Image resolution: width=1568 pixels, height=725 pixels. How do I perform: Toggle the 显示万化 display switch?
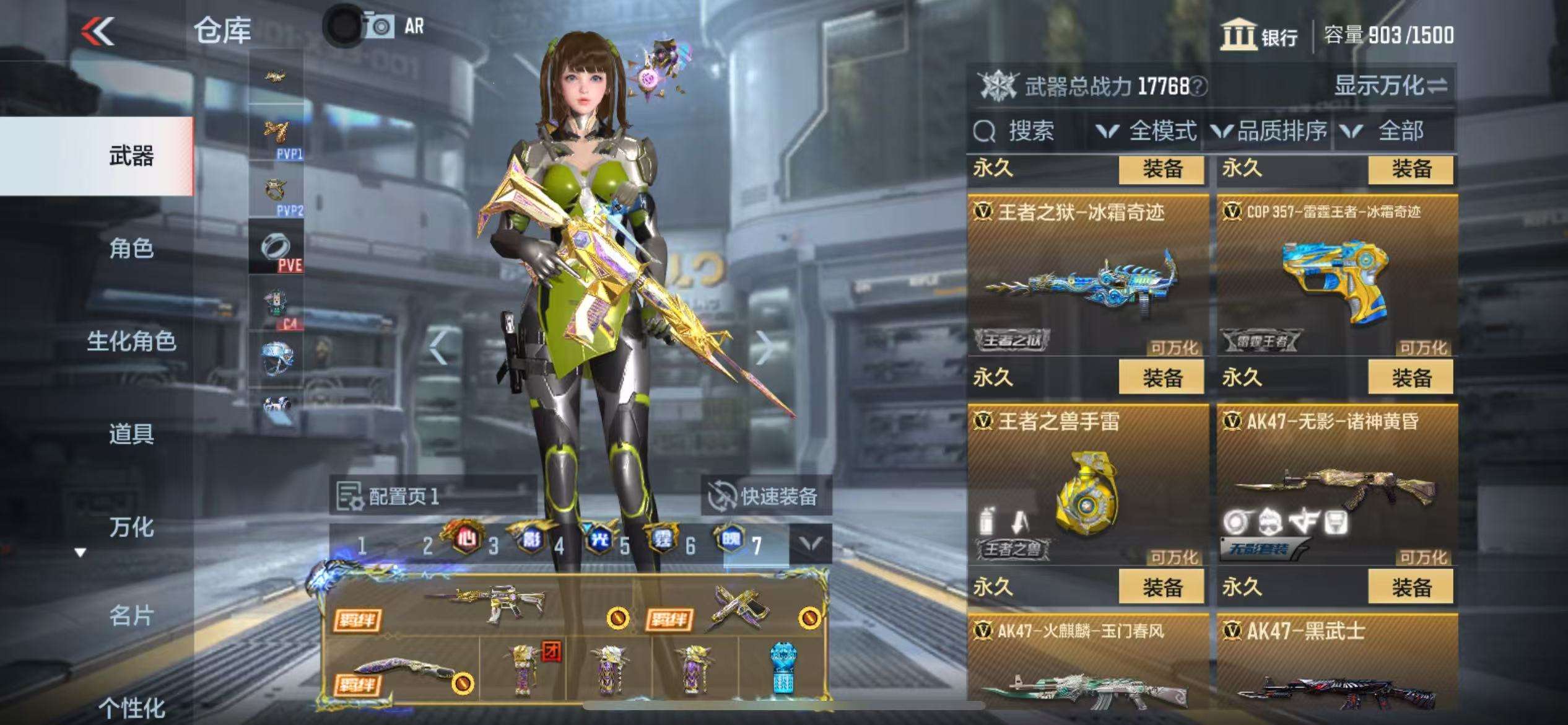1390,86
